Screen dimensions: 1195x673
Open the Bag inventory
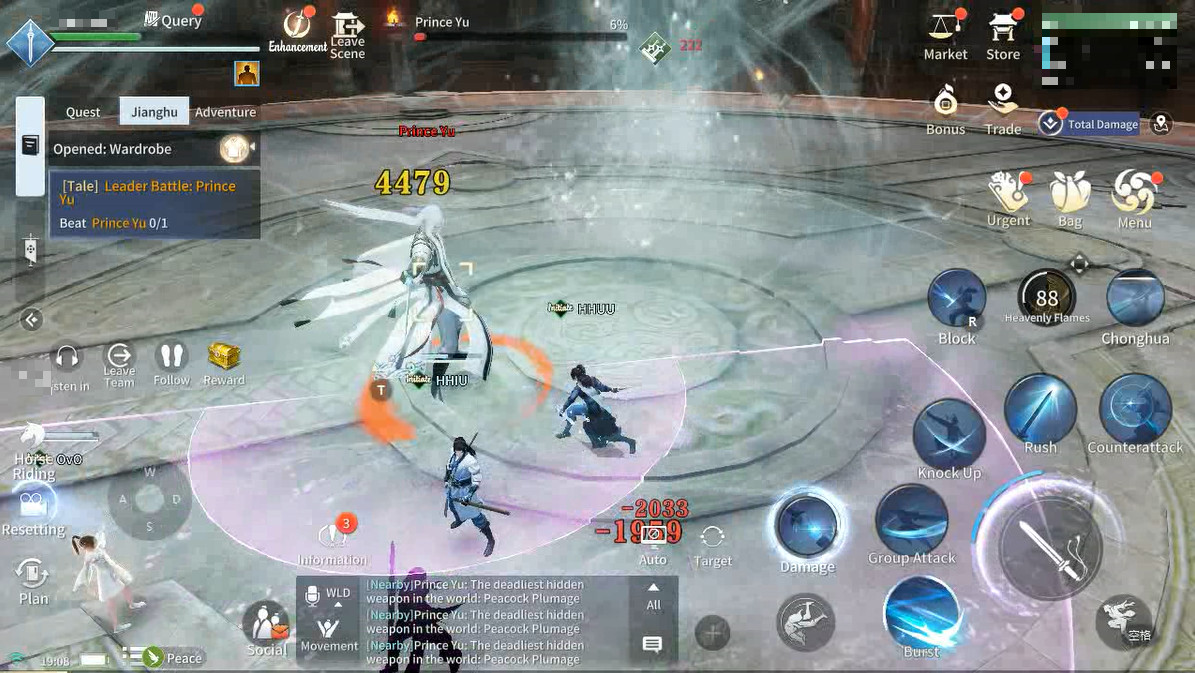[1070, 197]
